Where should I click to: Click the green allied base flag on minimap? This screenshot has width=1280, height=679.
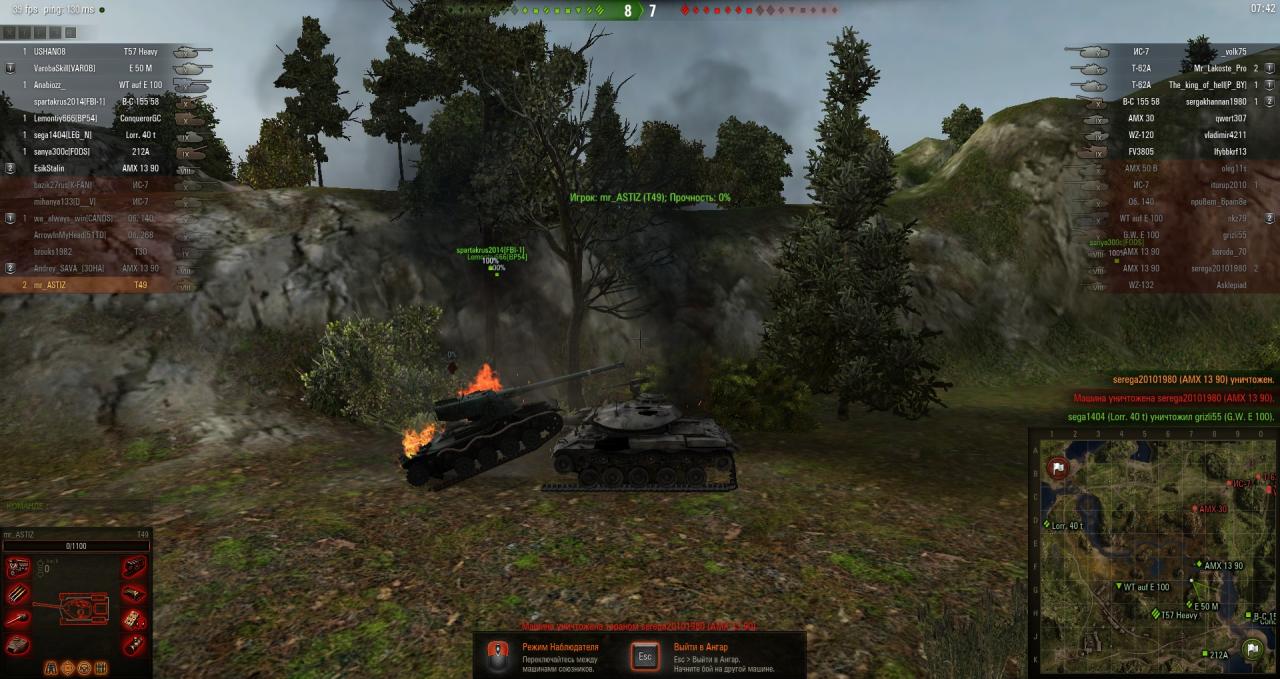[x=1251, y=649]
